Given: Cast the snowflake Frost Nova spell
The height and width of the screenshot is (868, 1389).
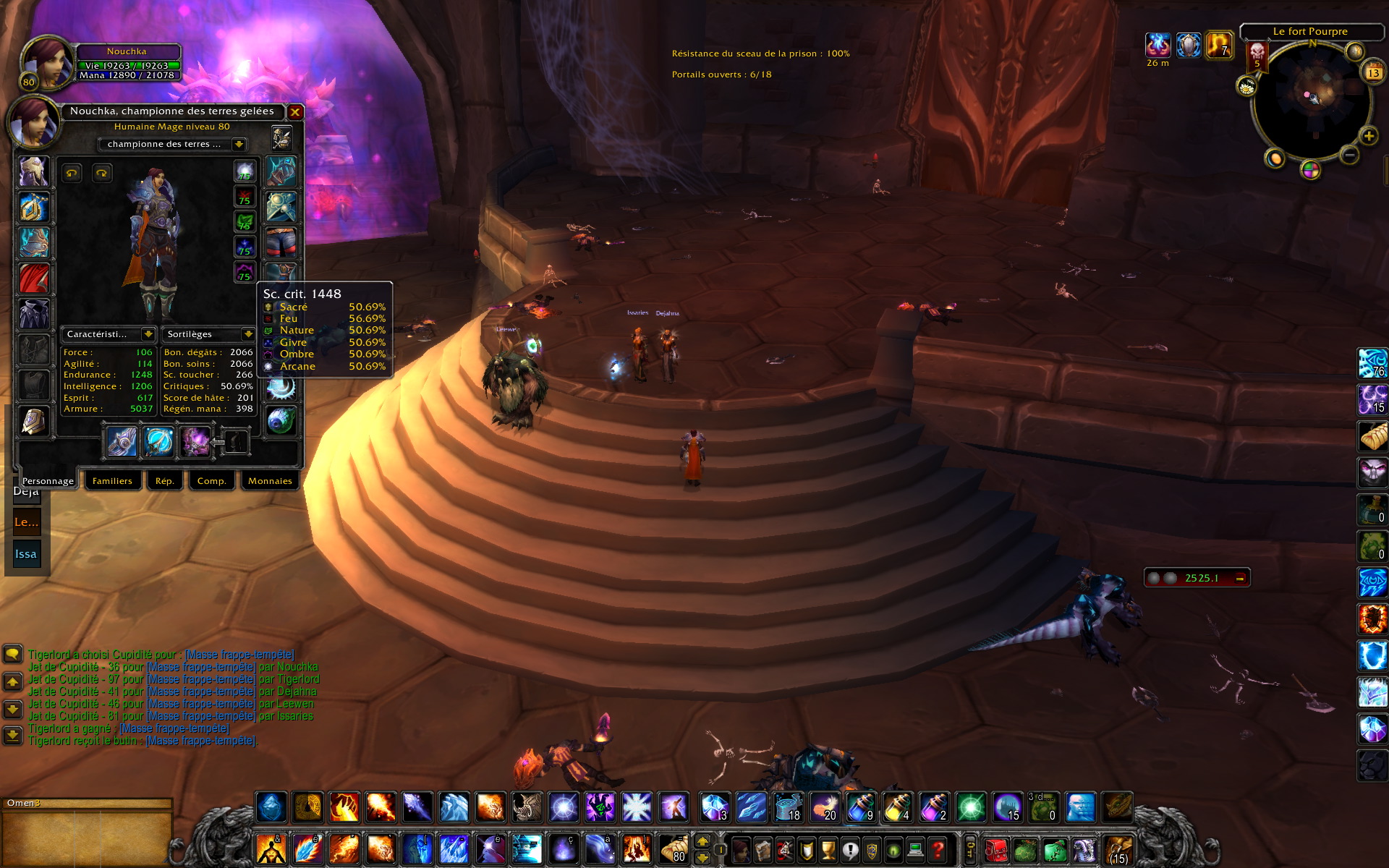Looking at the screenshot, I should pyautogui.click(x=637, y=807).
